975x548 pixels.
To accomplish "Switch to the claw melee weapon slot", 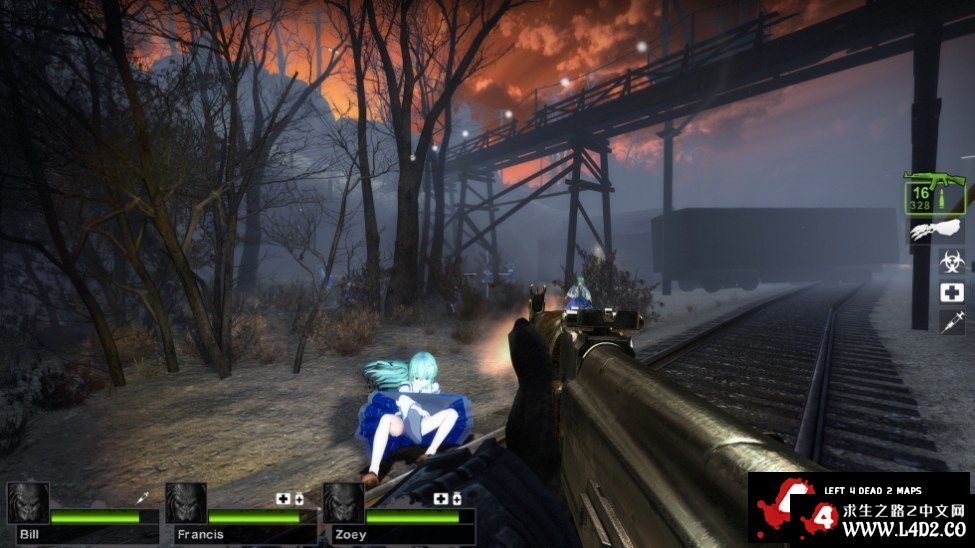I will tap(936, 232).
